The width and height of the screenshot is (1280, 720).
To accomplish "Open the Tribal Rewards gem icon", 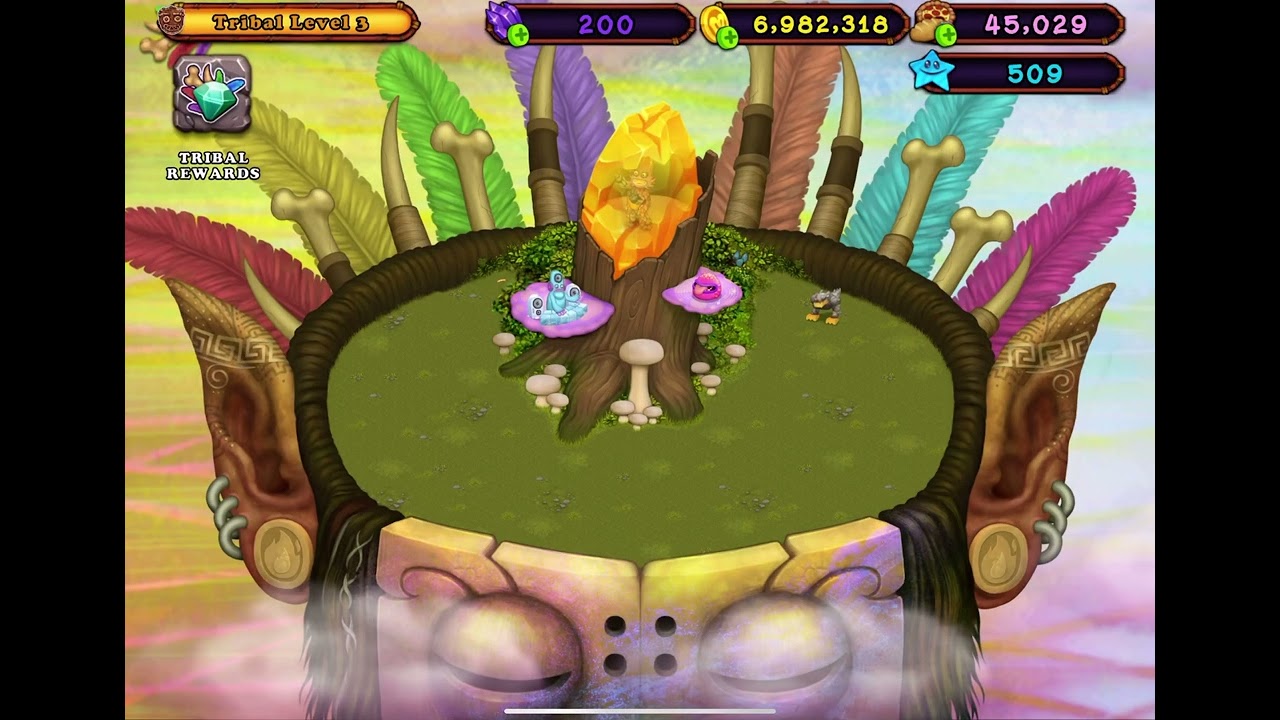I will pos(211,95).
